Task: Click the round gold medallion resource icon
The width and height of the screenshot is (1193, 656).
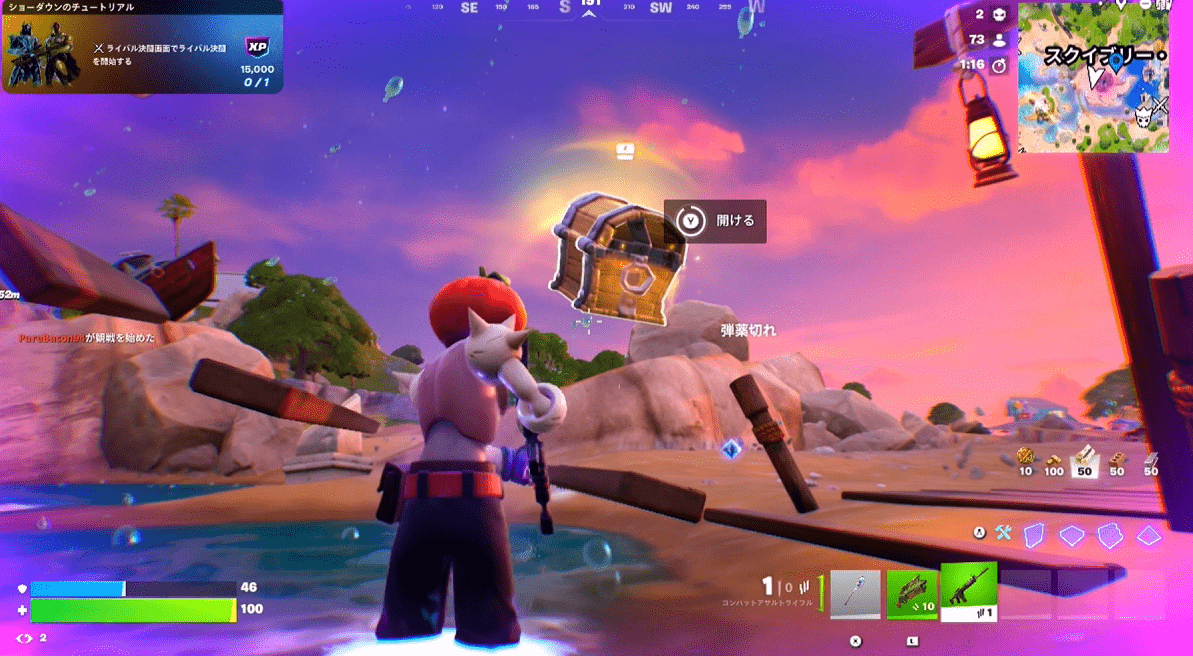Action: click(1025, 458)
